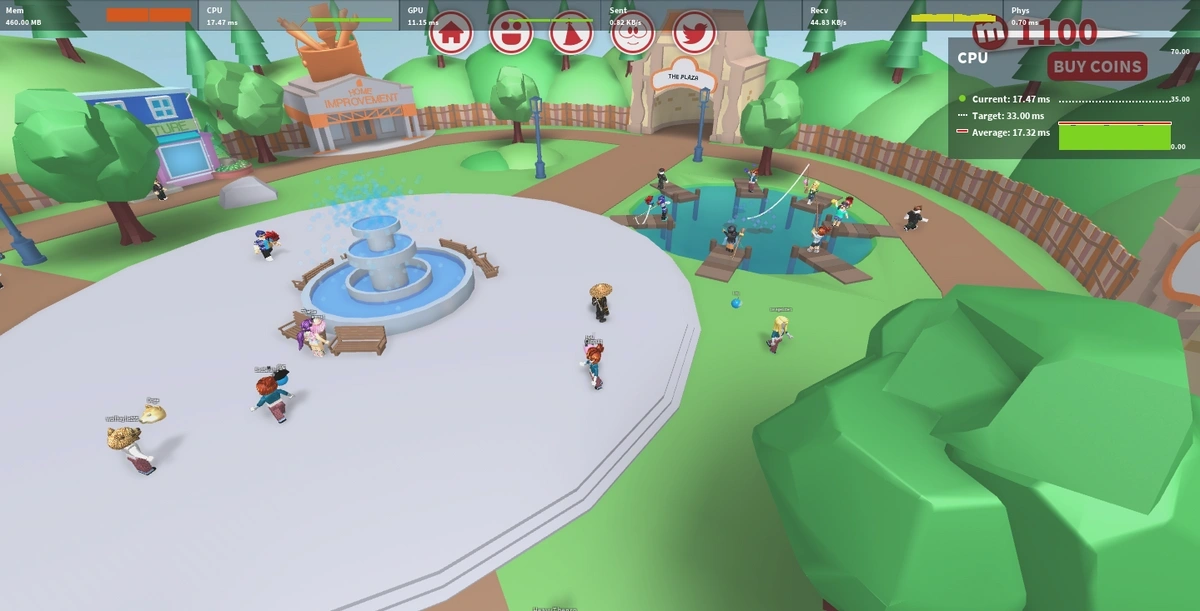The height and width of the screenshot is (611, 1200).
Task: Show the Mem performance stats panel
Action: click(x=100, y=15)
